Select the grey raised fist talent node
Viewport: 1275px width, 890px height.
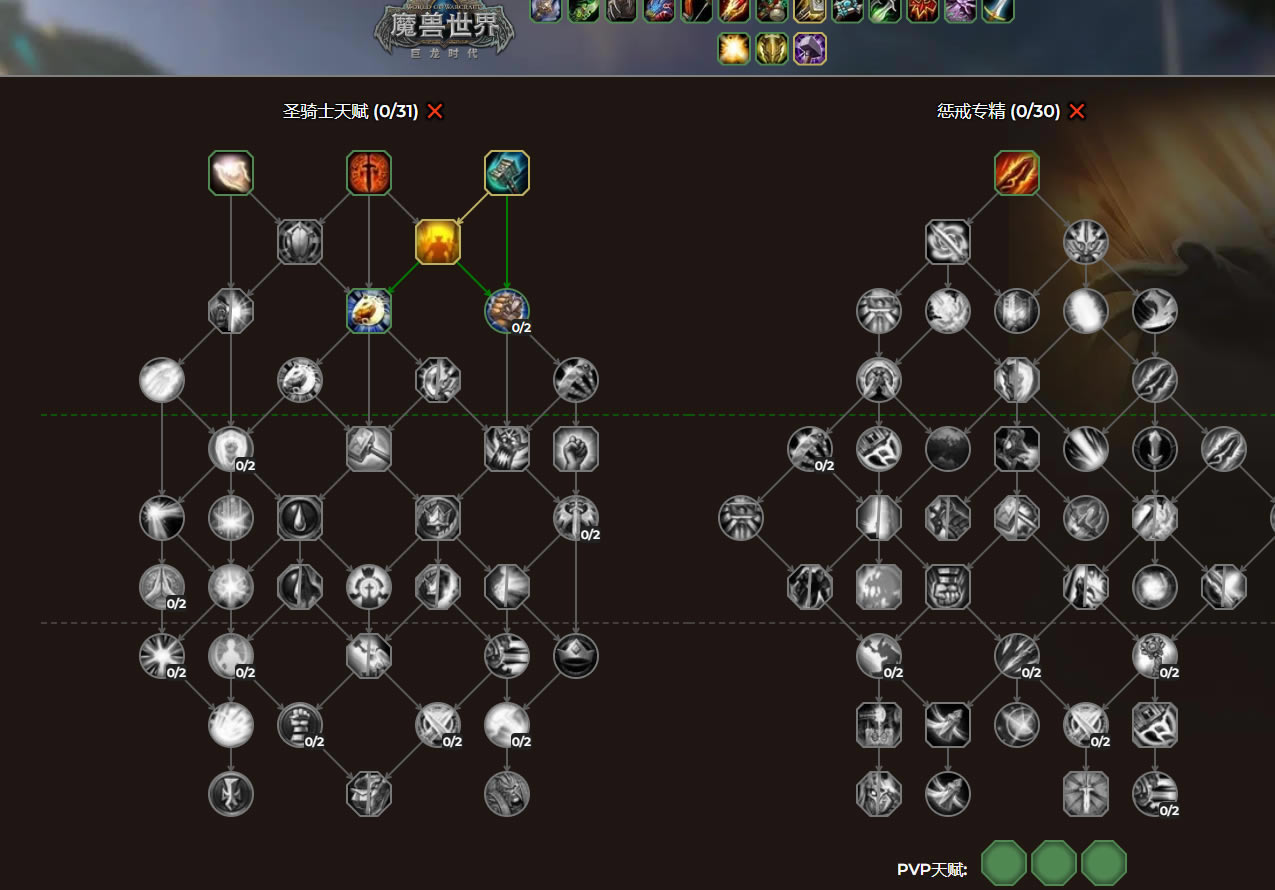point(576,449)
